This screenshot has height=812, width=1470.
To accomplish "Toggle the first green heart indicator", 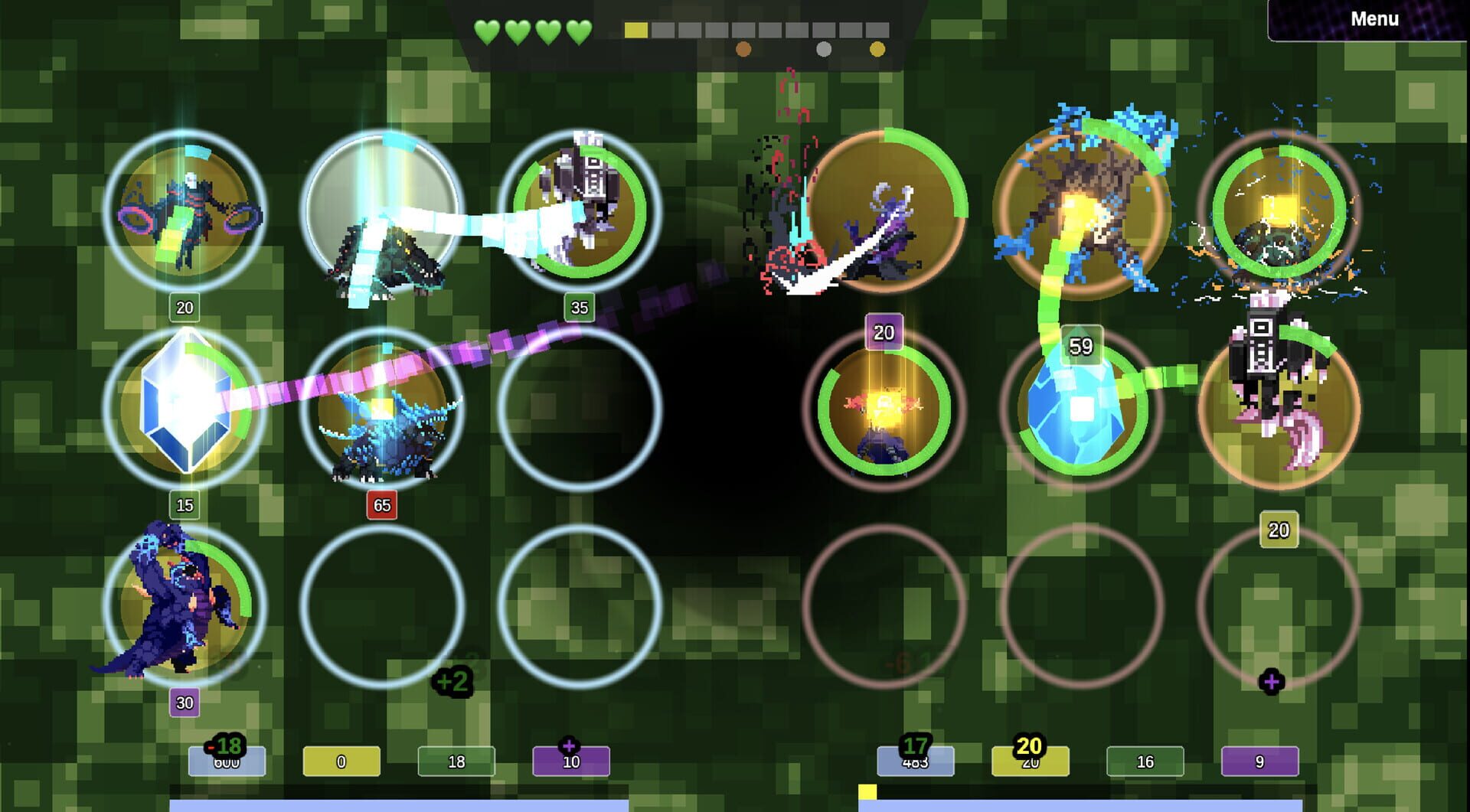I will click(488, 34).
